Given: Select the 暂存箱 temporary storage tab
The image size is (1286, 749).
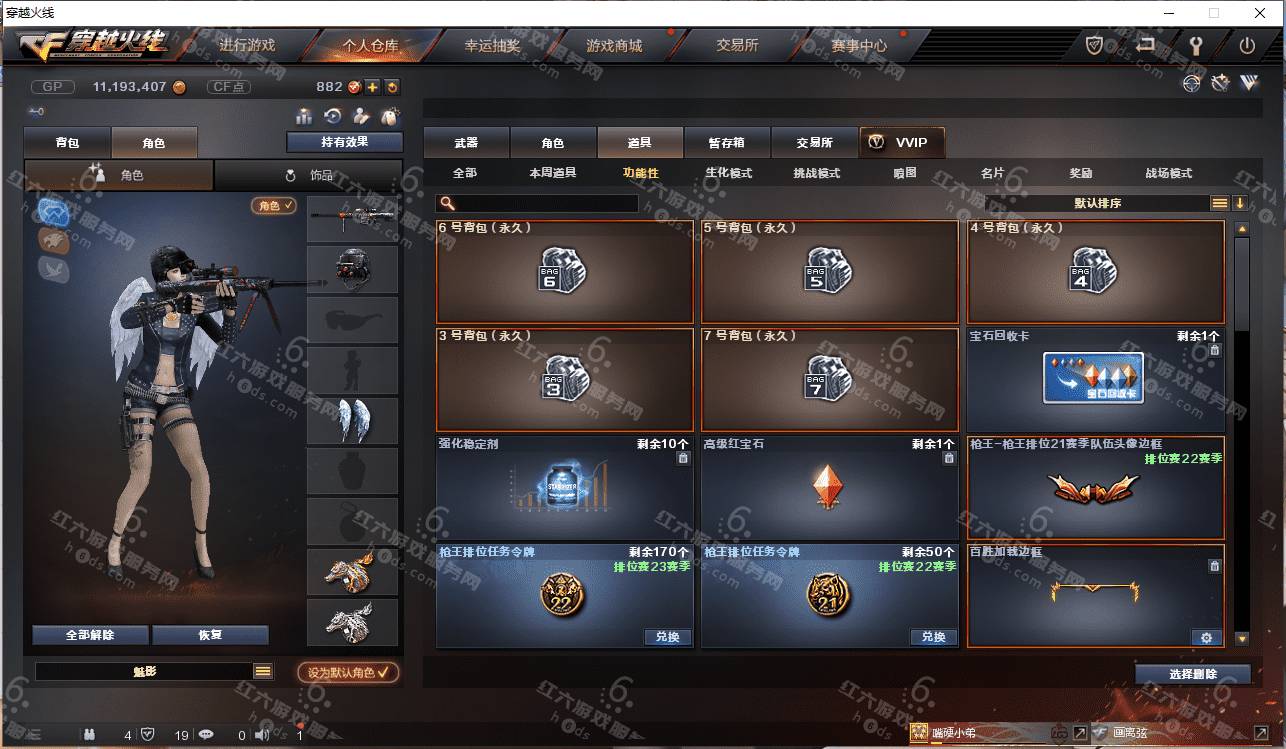Looking at the screenshot, I should click(x=726, y=143).
